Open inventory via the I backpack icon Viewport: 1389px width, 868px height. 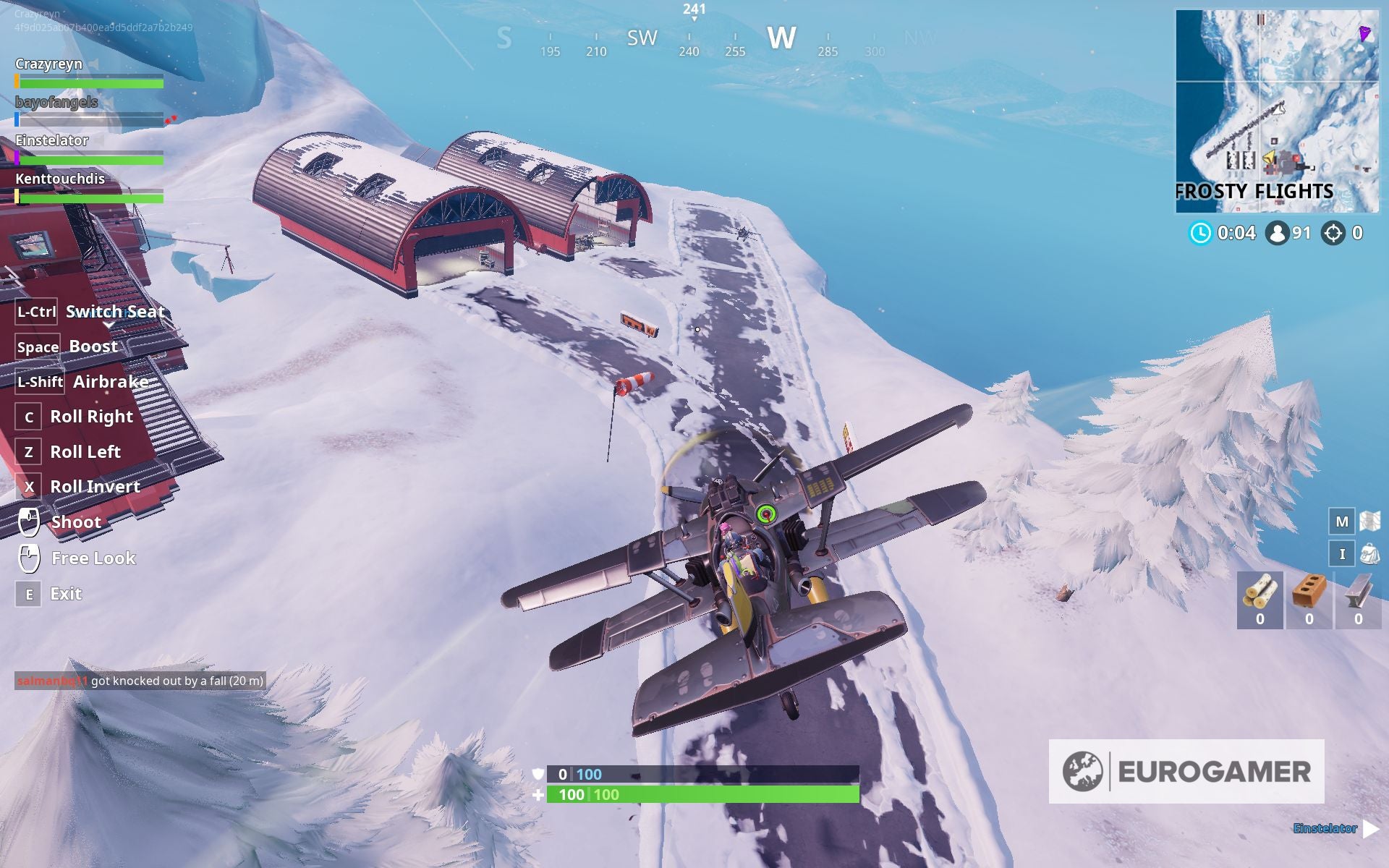(x=1343, y=553)
